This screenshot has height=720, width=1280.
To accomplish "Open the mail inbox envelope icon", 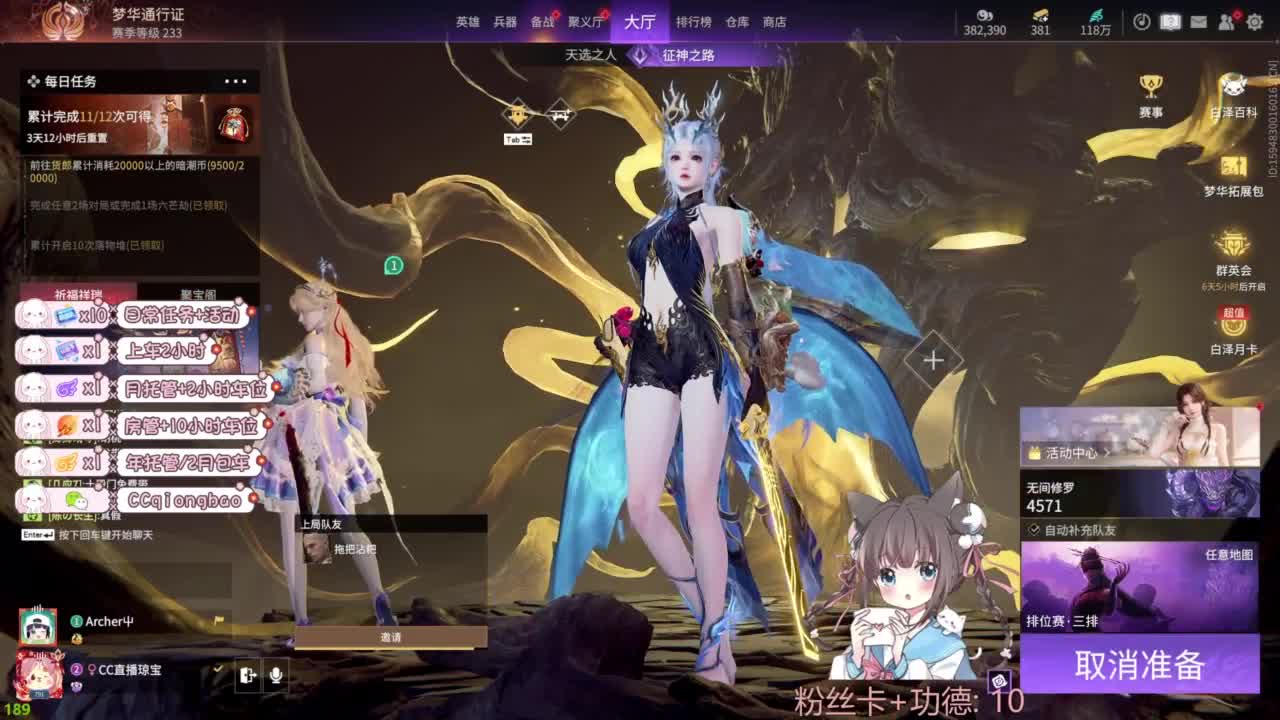I will coord(1199,21).
